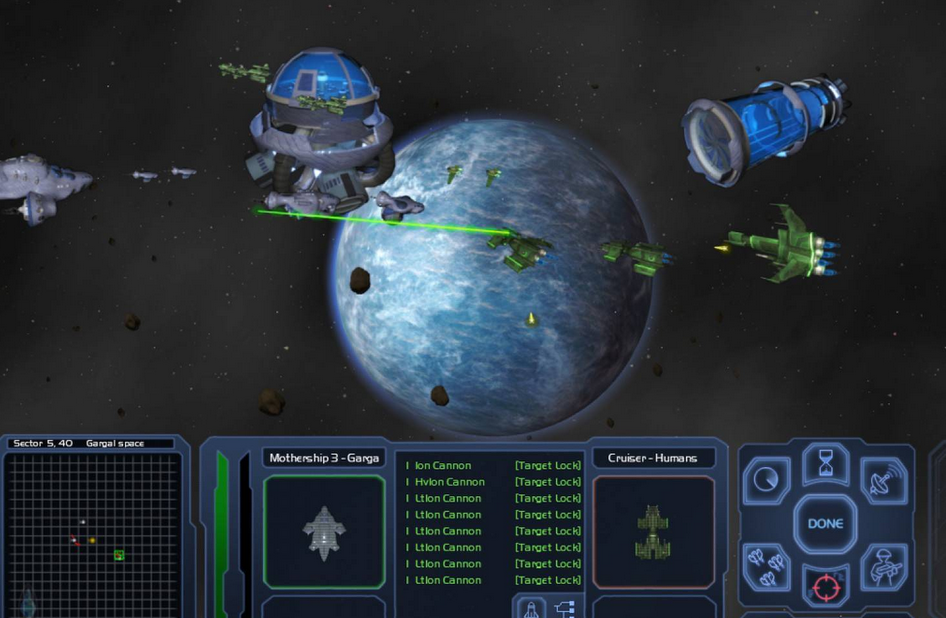Click the DONE button to end turn
The image size is (946, 618).
pos(825,523)
